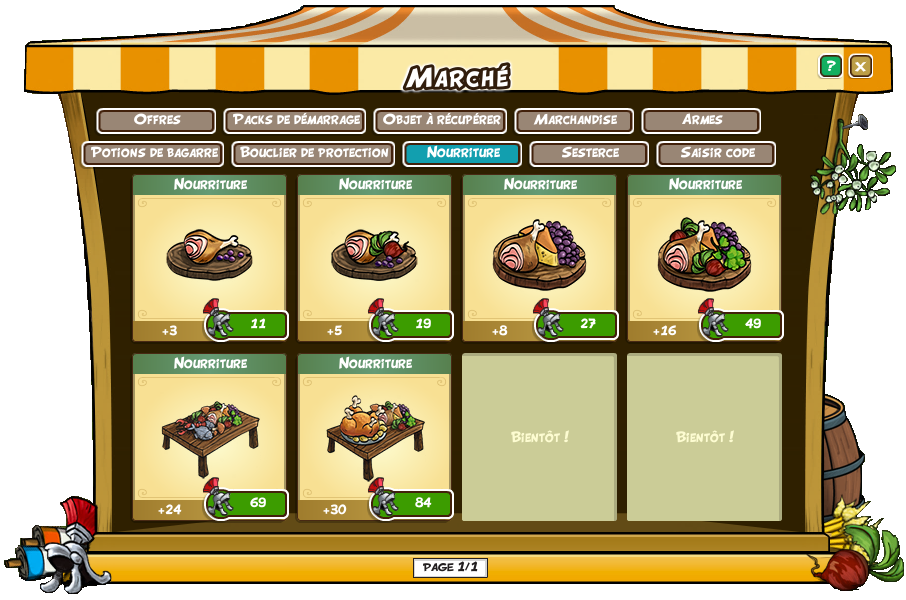
Task: Buy the +5 food for 19
Action: click(x=413, y=325)
